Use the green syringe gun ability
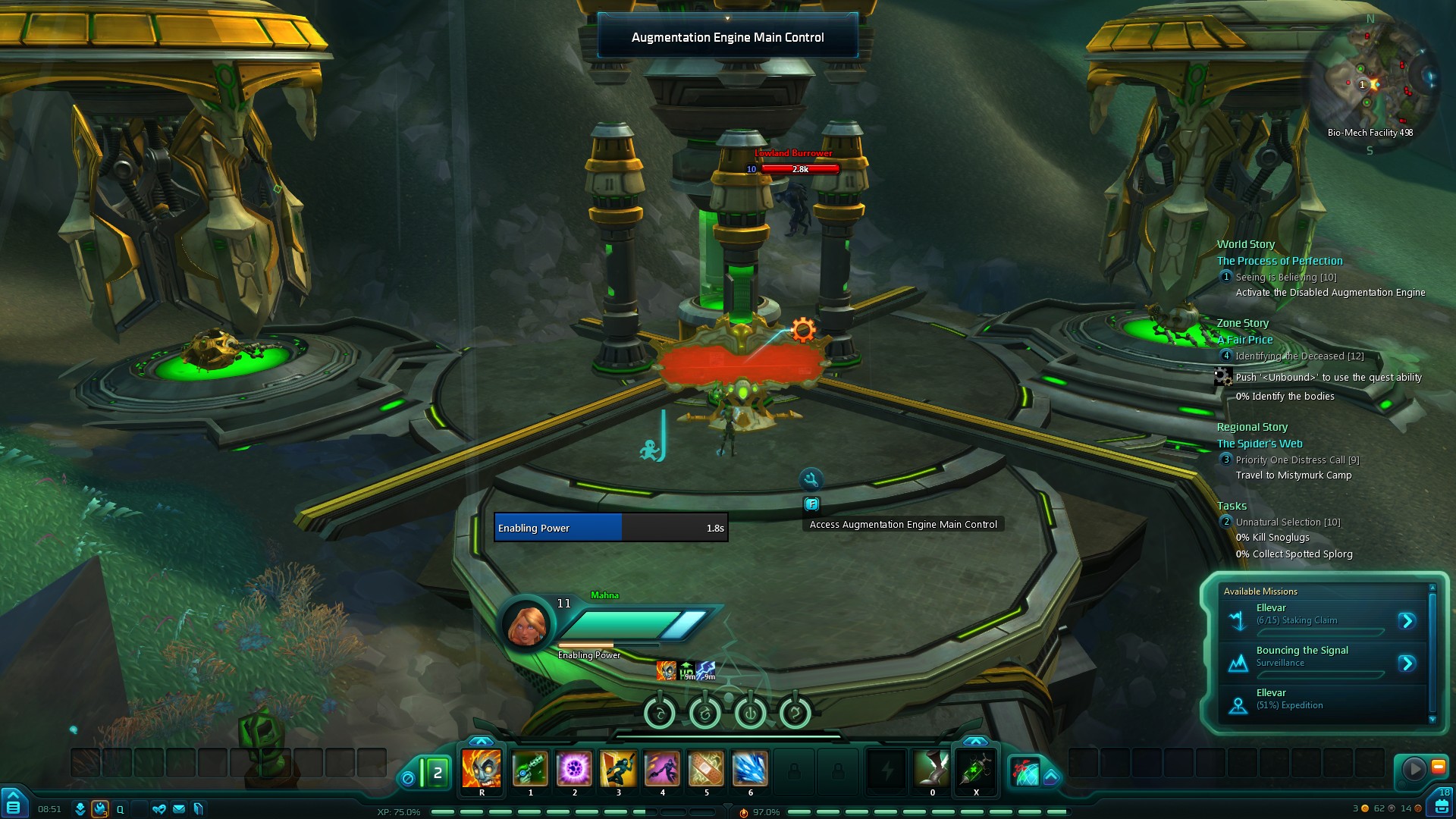The width and height of the screenshot is (1456, 819). click(530, 770)
